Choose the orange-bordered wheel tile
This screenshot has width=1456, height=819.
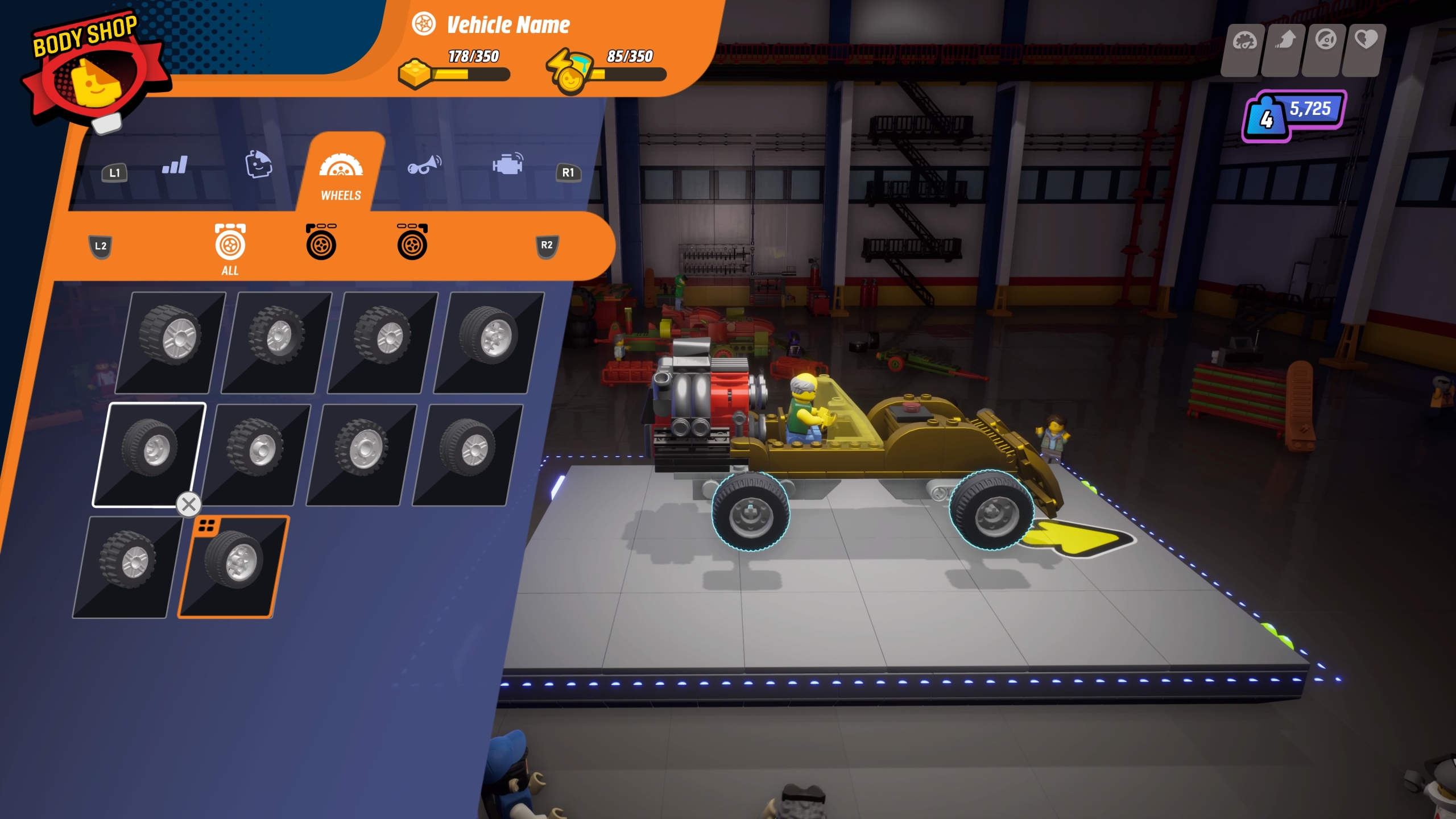[233, 566]
